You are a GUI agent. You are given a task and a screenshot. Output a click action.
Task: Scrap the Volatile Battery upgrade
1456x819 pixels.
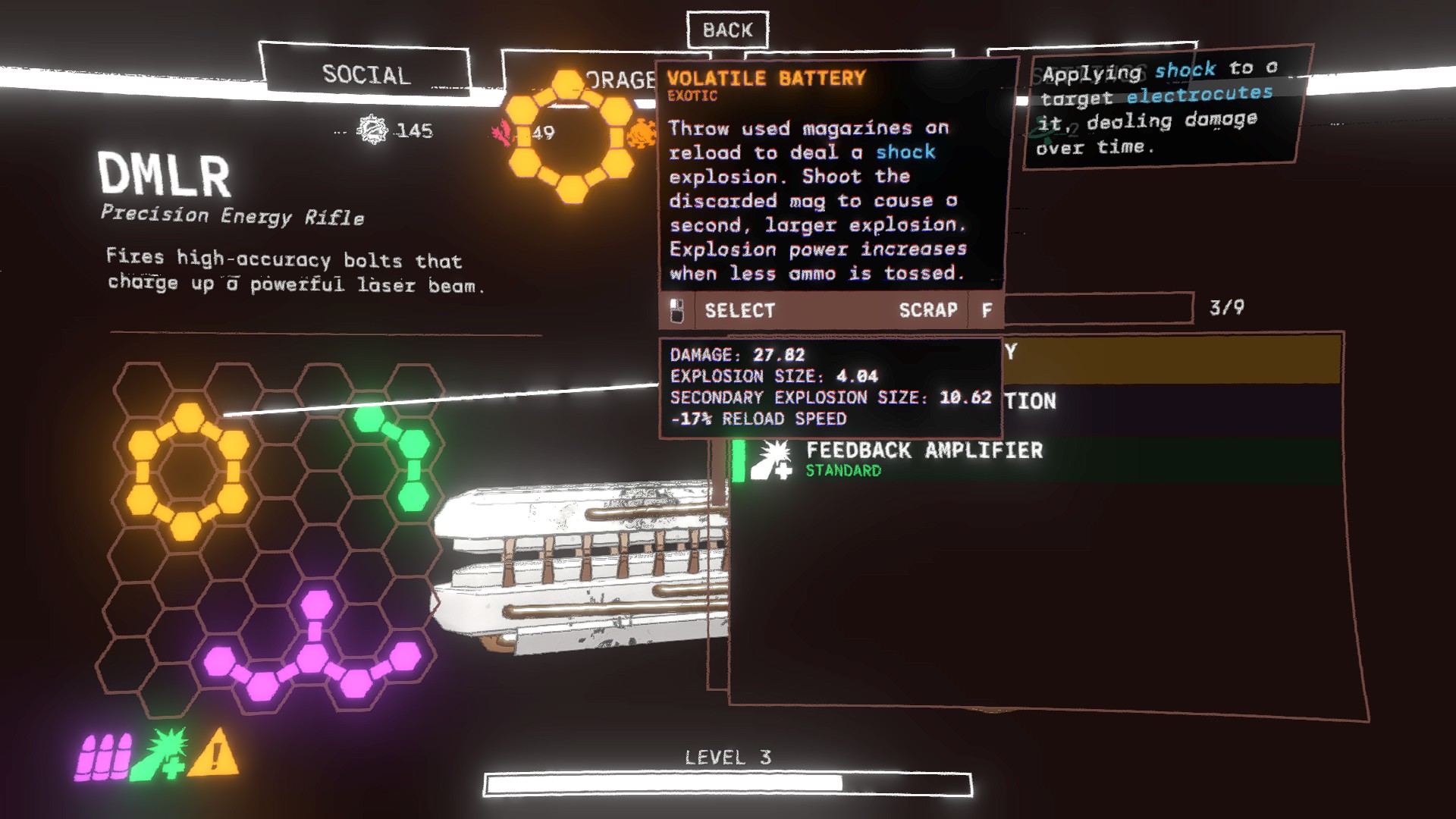pyautogui.click(x=928, y=310)
